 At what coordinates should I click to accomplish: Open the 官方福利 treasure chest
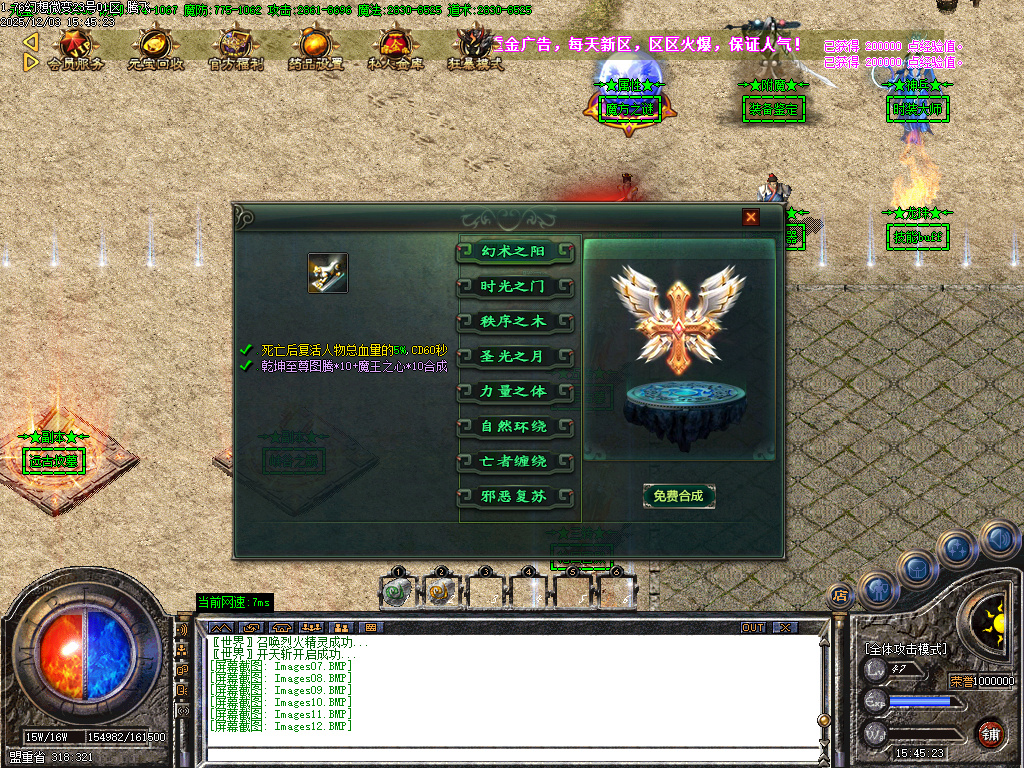coord(236,48)
